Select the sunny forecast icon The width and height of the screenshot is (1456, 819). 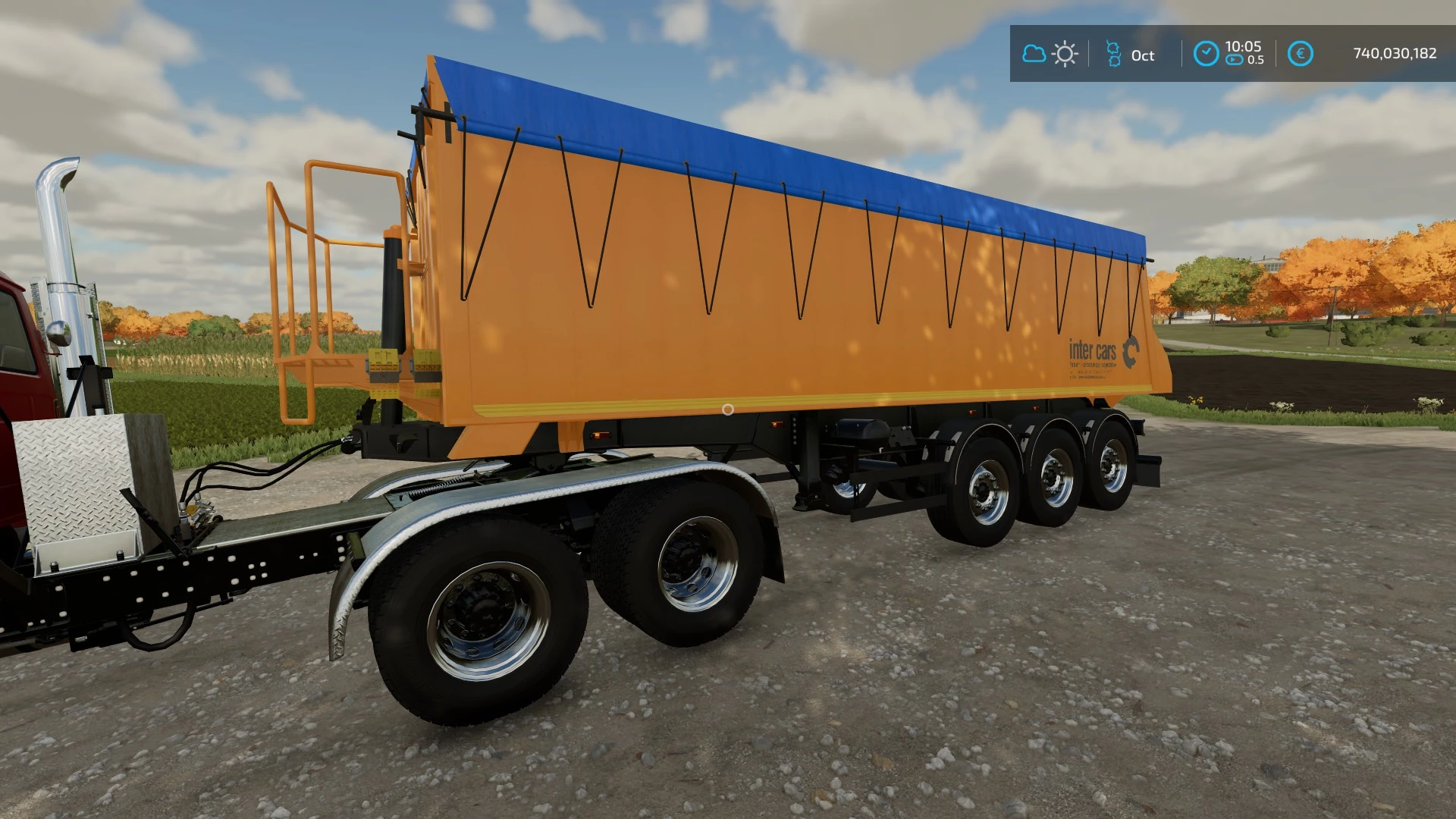coord(1065,54)
